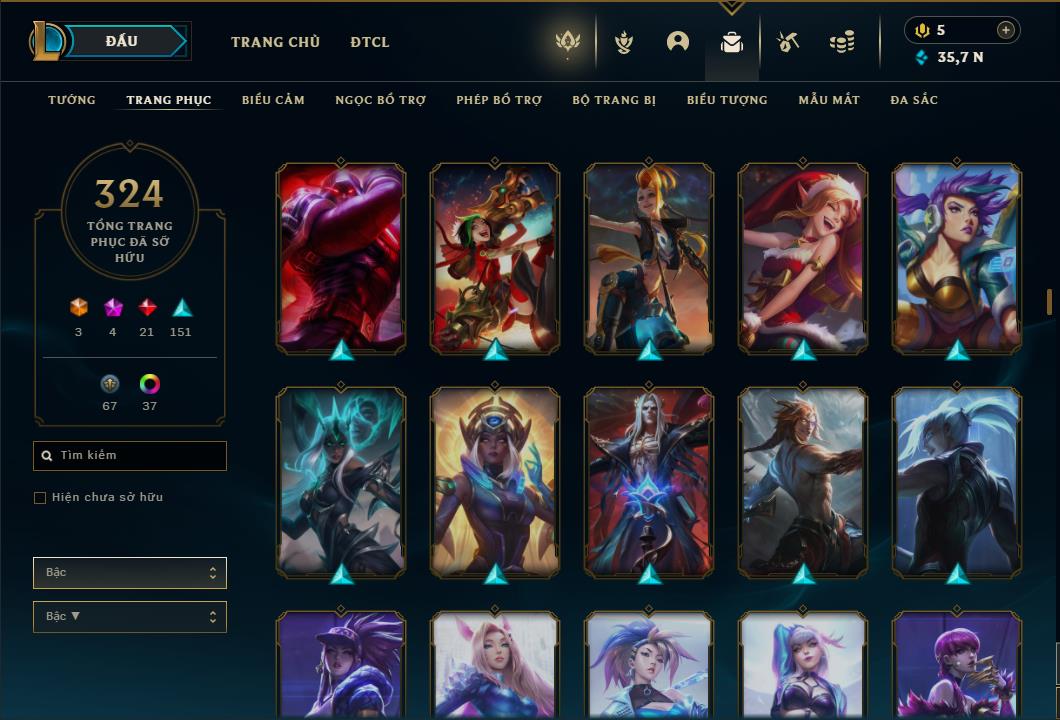Click the Tìm kiếm search field
This screenshot has height=720, width=1060.
[x=130, y=456]
